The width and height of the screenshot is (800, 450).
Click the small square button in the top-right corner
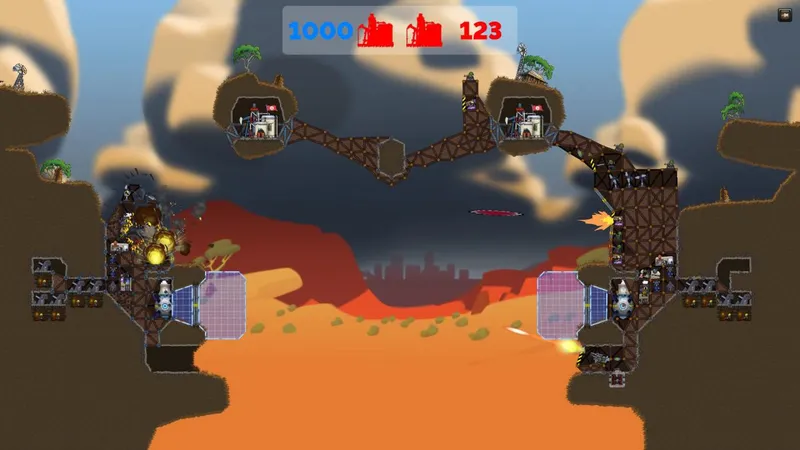[785, 15]
